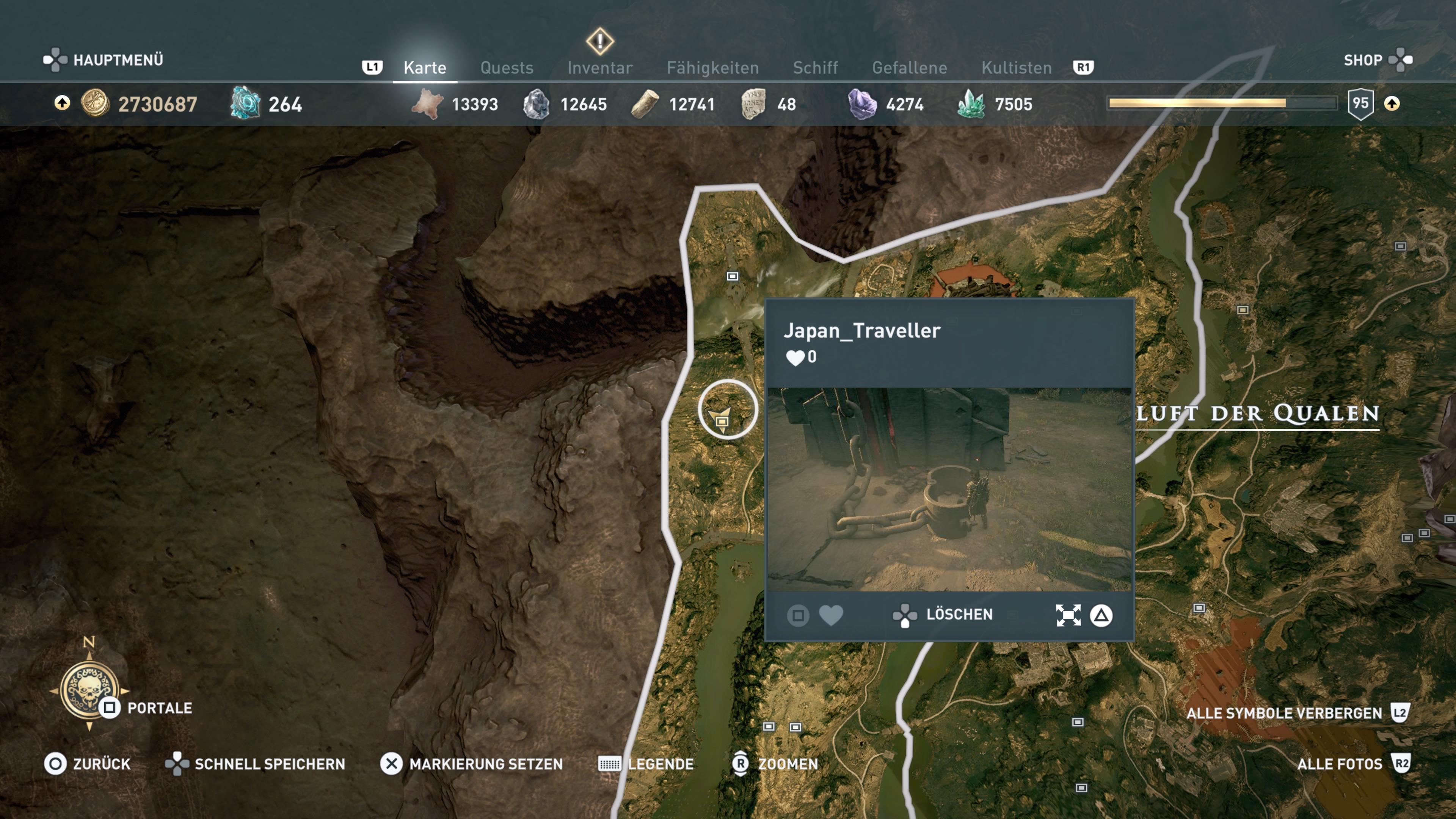Screen dimensions: 1456x819
Task: Select the Fähigkeiten tab
Action: [x=712, y=68]
